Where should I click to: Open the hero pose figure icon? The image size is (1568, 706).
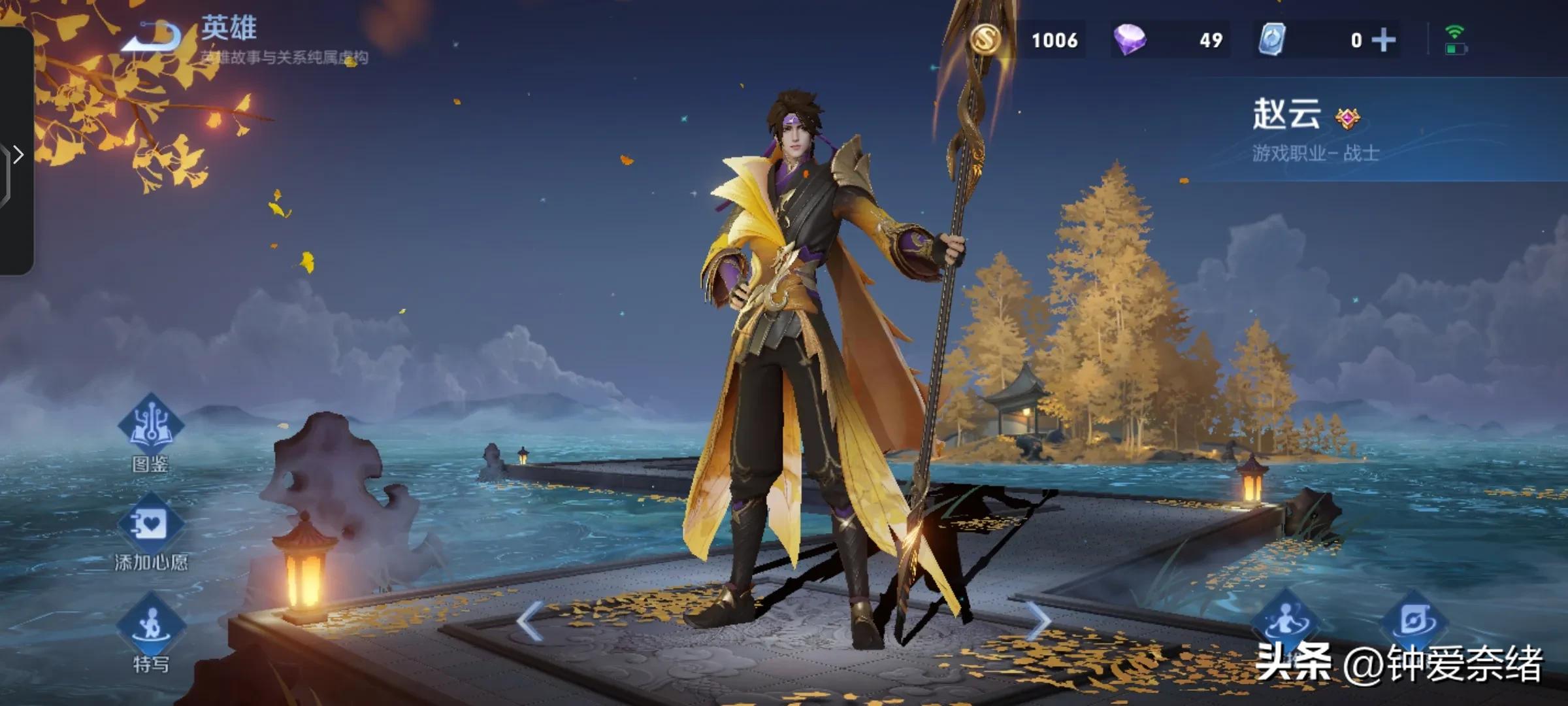tap(1284, 621)
